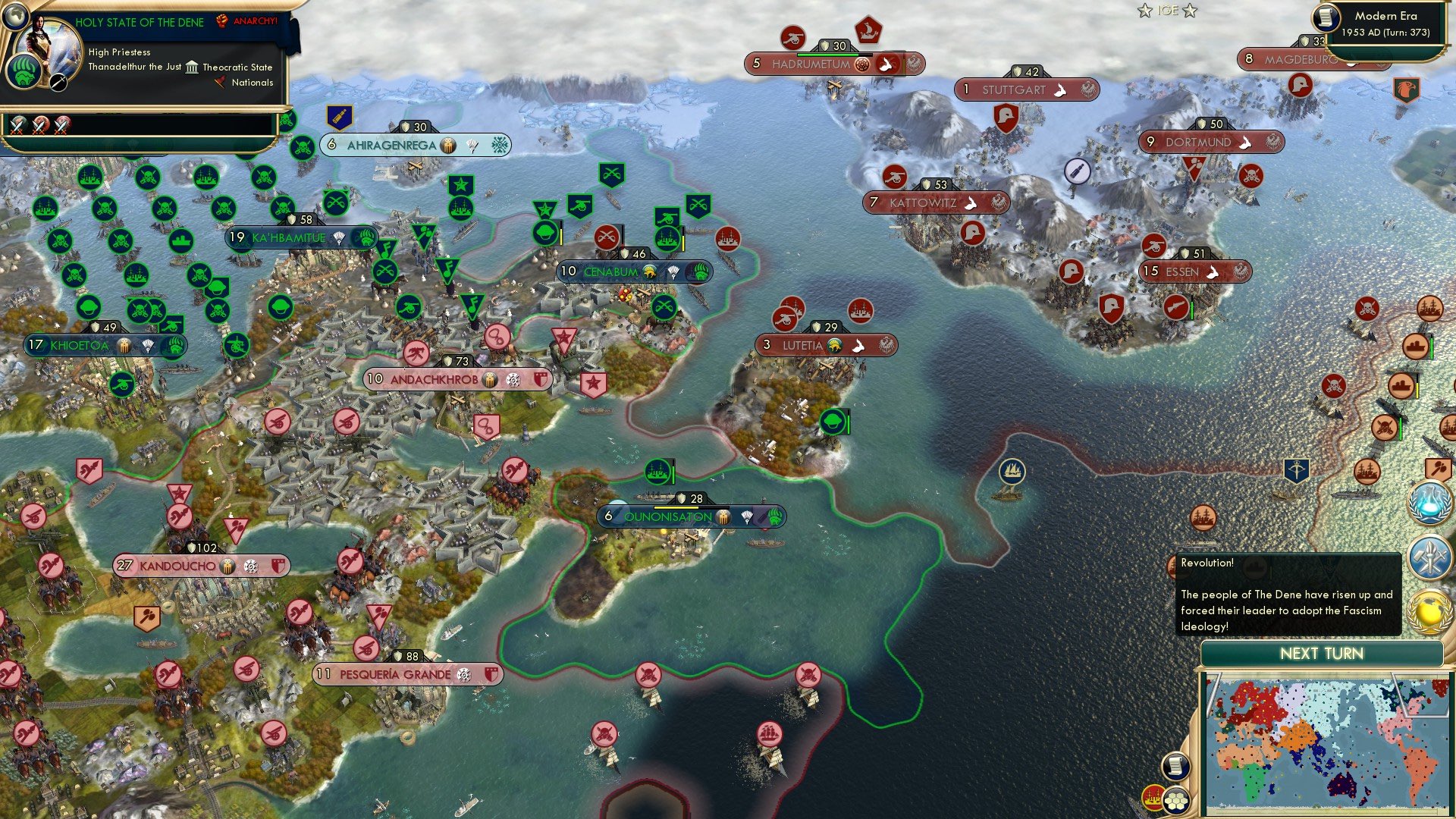Toggle the star beside the IGE label

pyautogui.click(x=1145, y=11)
